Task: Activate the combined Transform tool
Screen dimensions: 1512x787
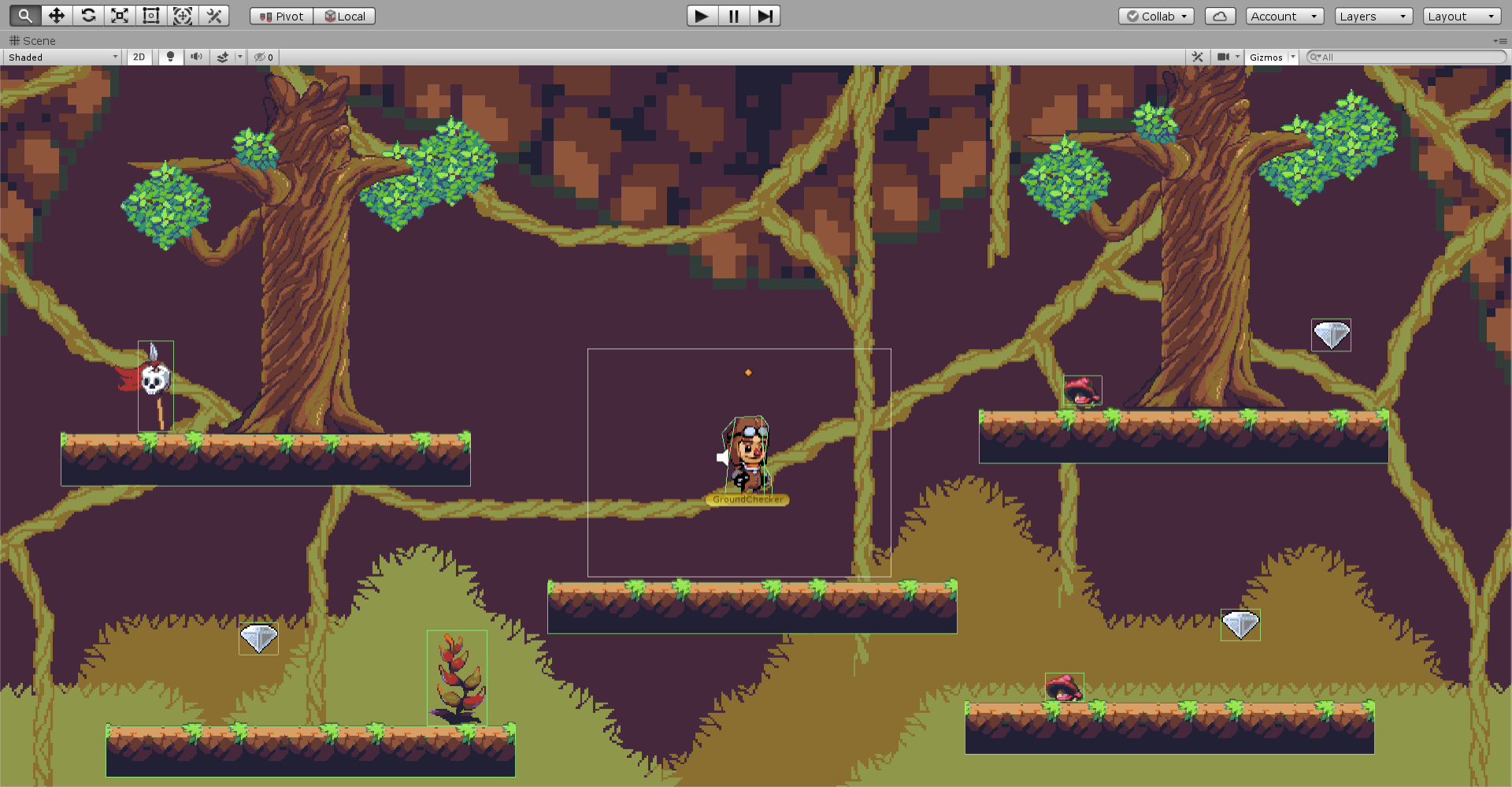Action: click(182, 15)
